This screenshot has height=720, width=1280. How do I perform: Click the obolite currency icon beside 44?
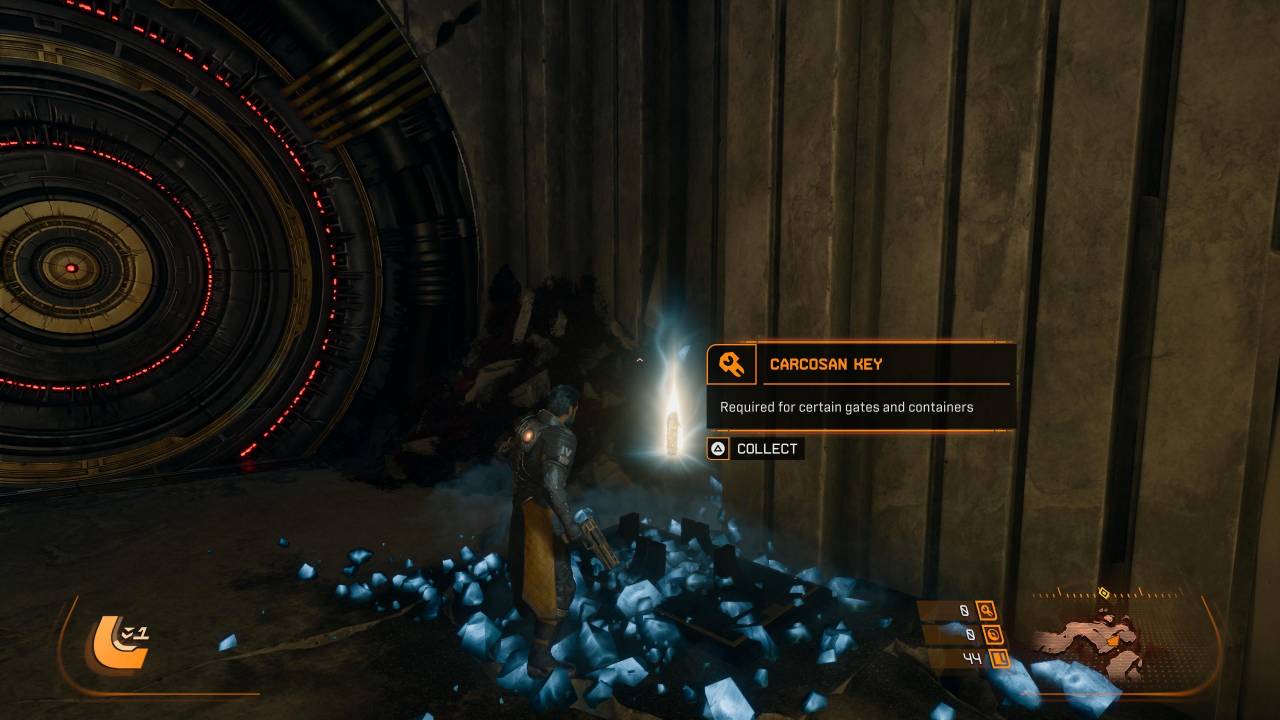click(997, 658)
